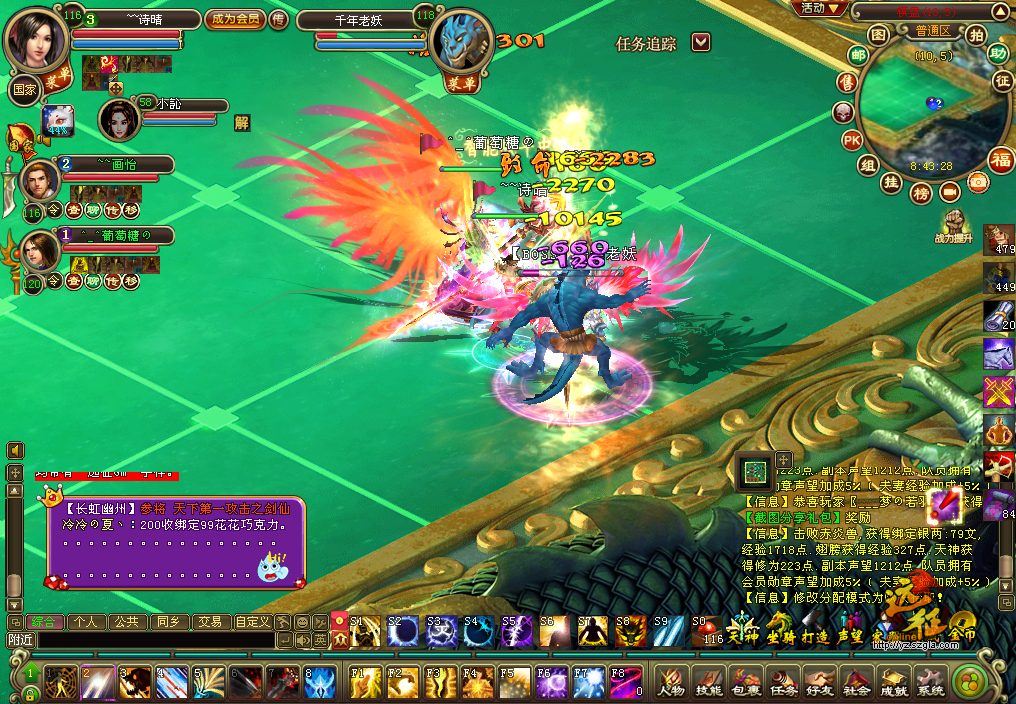The height and width of the screenshot is (704, 1016).
Task: Open the 人物 character menu
Action: [x=670, y=681]
